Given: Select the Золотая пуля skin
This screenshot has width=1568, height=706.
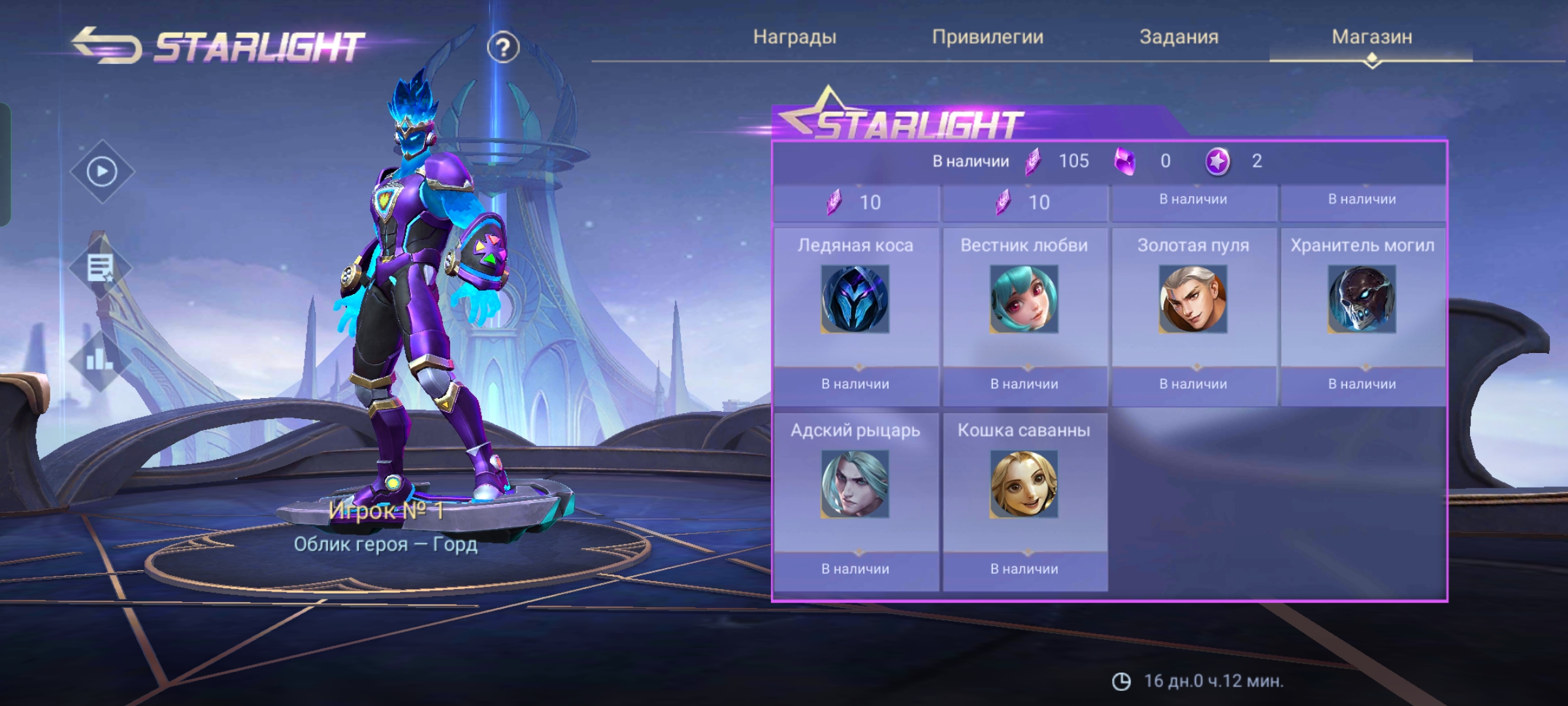Looking at the screenshot, I should click(1193, 299).
